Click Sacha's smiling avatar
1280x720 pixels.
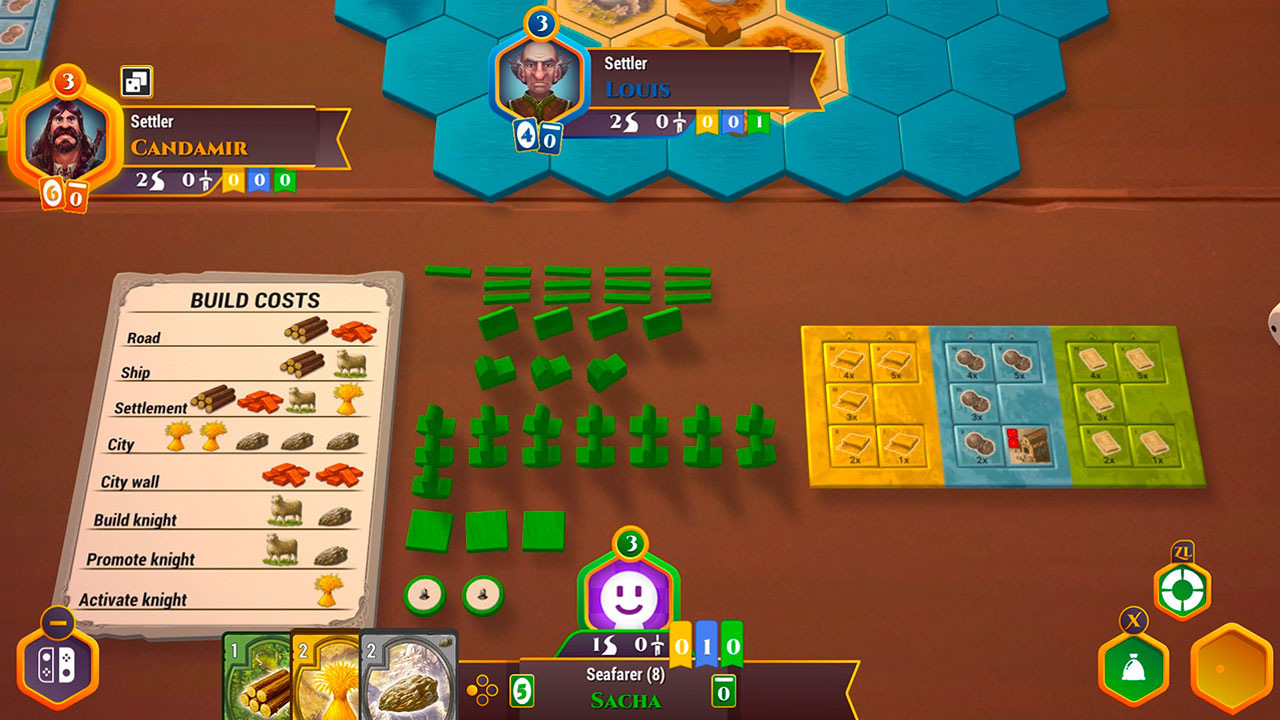[x=626, y=597]
